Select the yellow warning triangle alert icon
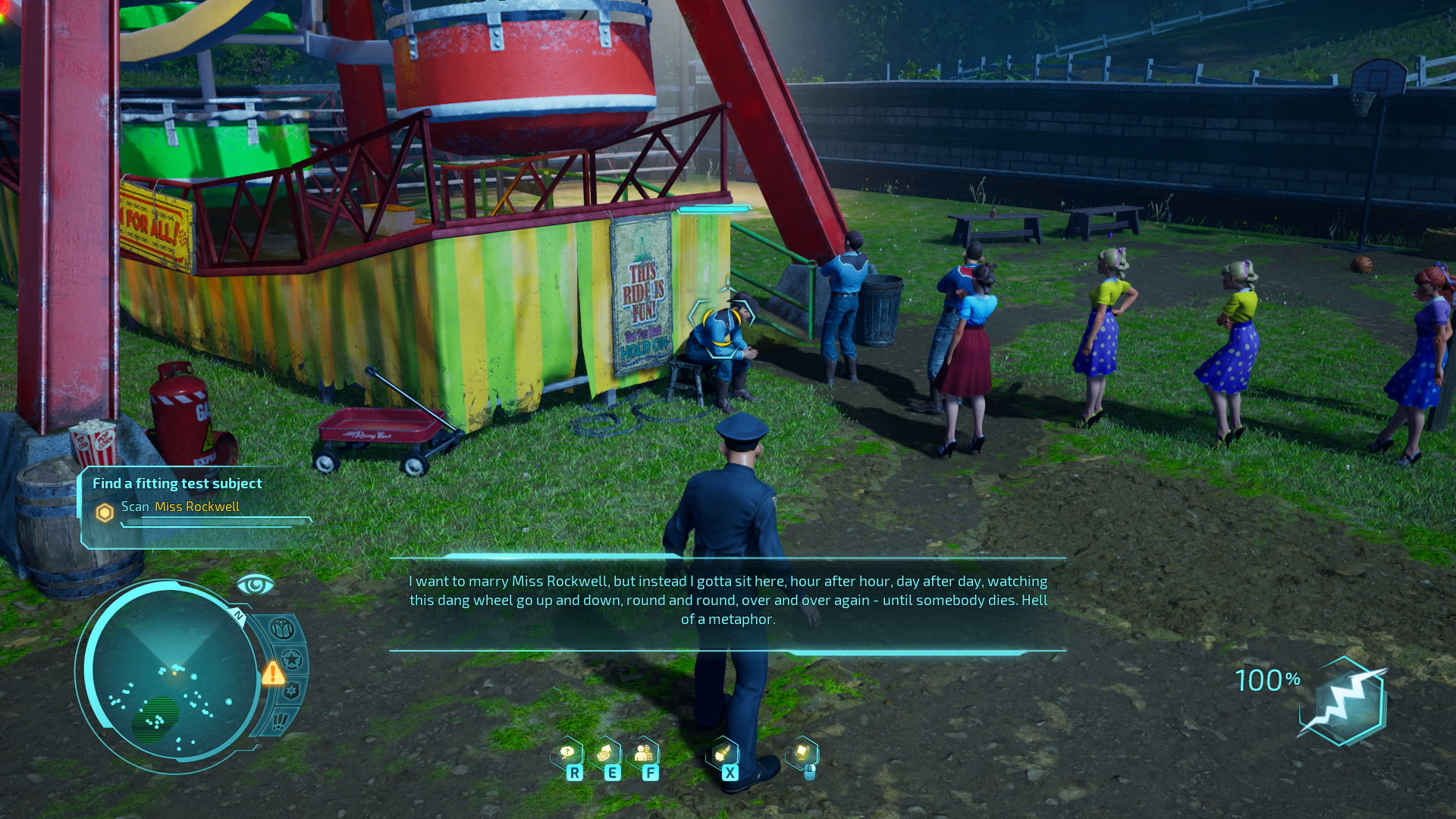Screen dimensions: 1456x819 click(x=273, y=673)
